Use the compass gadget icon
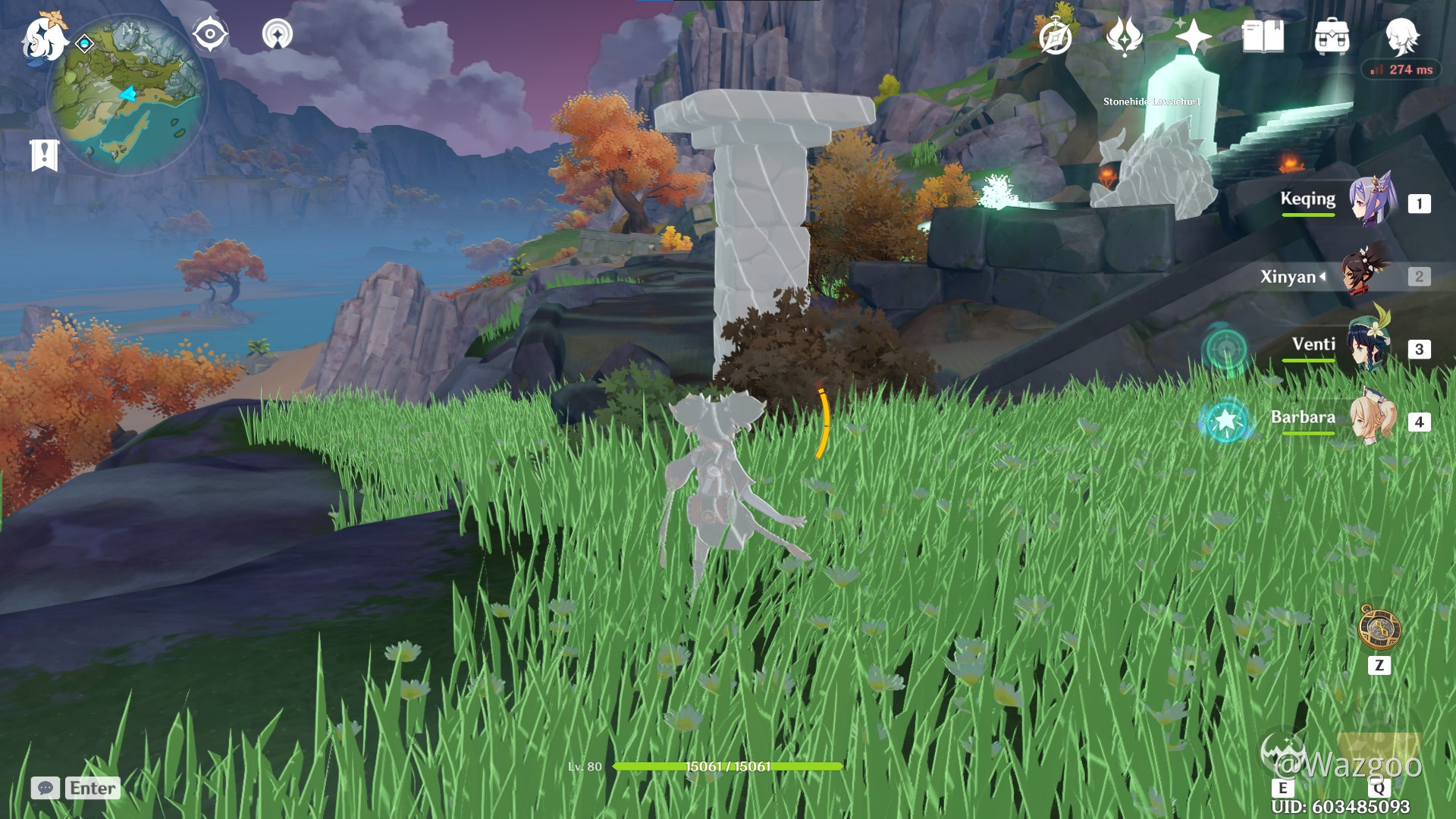 coord(1379,627)
